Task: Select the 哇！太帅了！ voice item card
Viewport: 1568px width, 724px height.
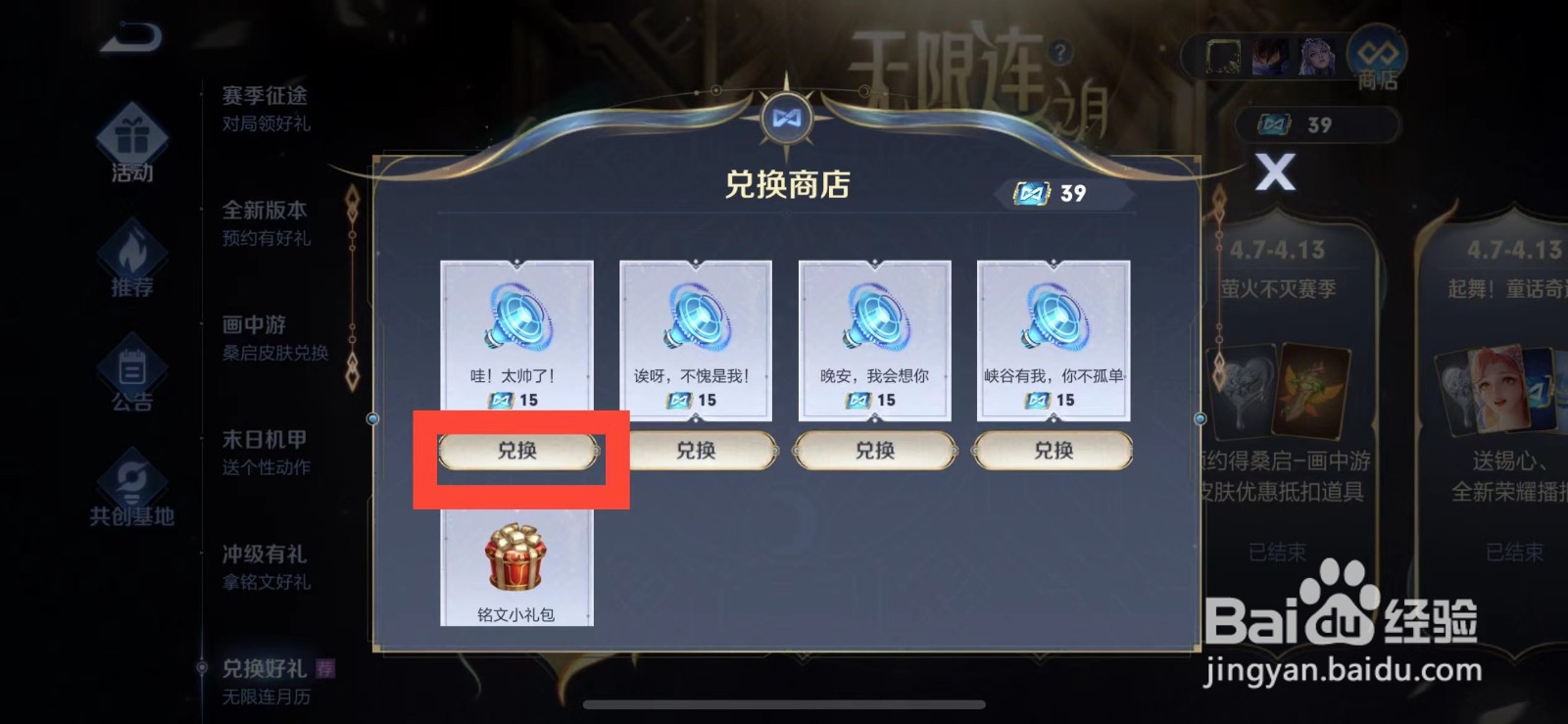Action: pyautogui.click(x=517, y=338)
